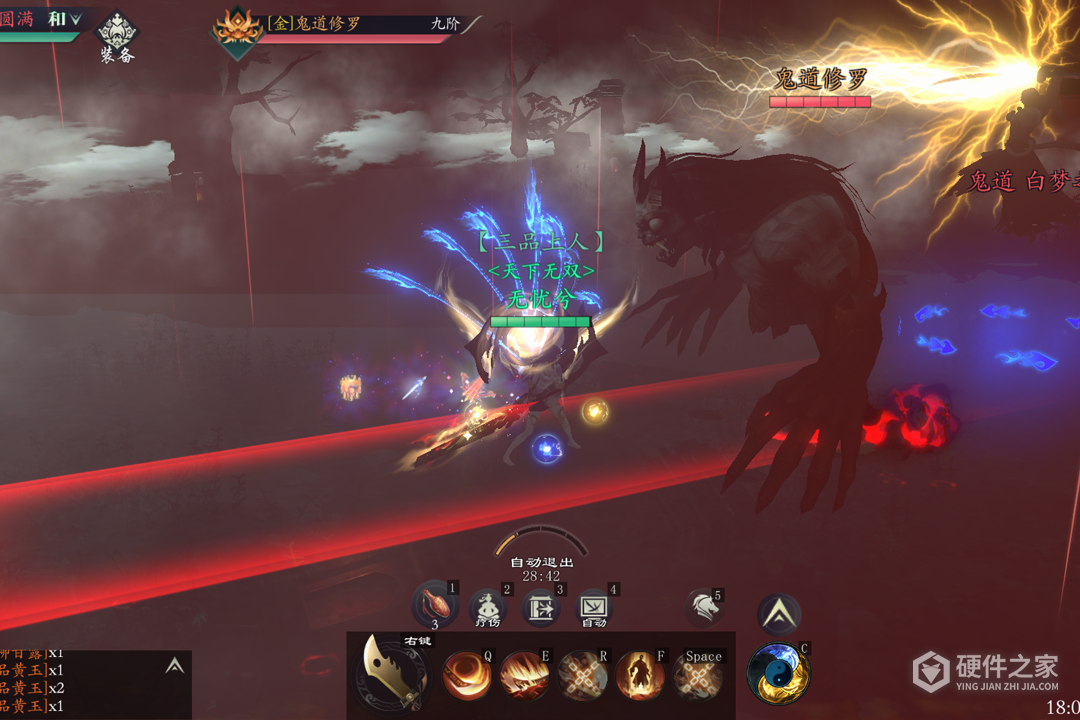Activate the 疗伤 meditation heal skill
The width and height of the screenshot is (1080, 720).
point(488,608)
